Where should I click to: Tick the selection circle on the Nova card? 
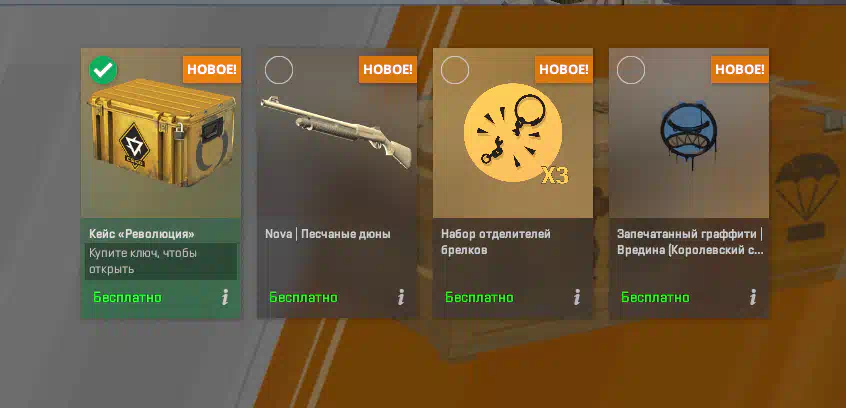279,70
